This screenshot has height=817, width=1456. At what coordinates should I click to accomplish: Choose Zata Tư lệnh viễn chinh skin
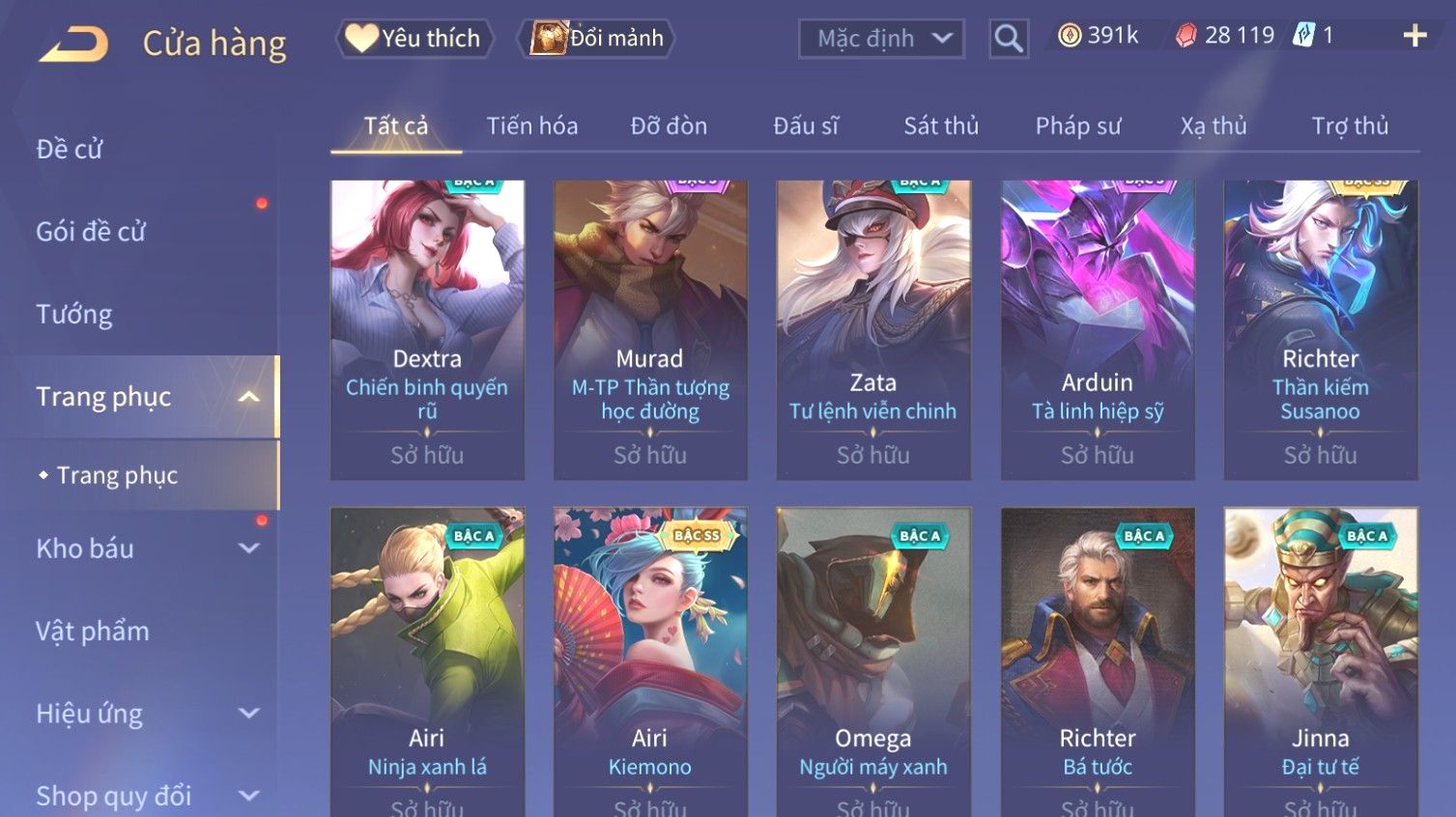point(873,328)
